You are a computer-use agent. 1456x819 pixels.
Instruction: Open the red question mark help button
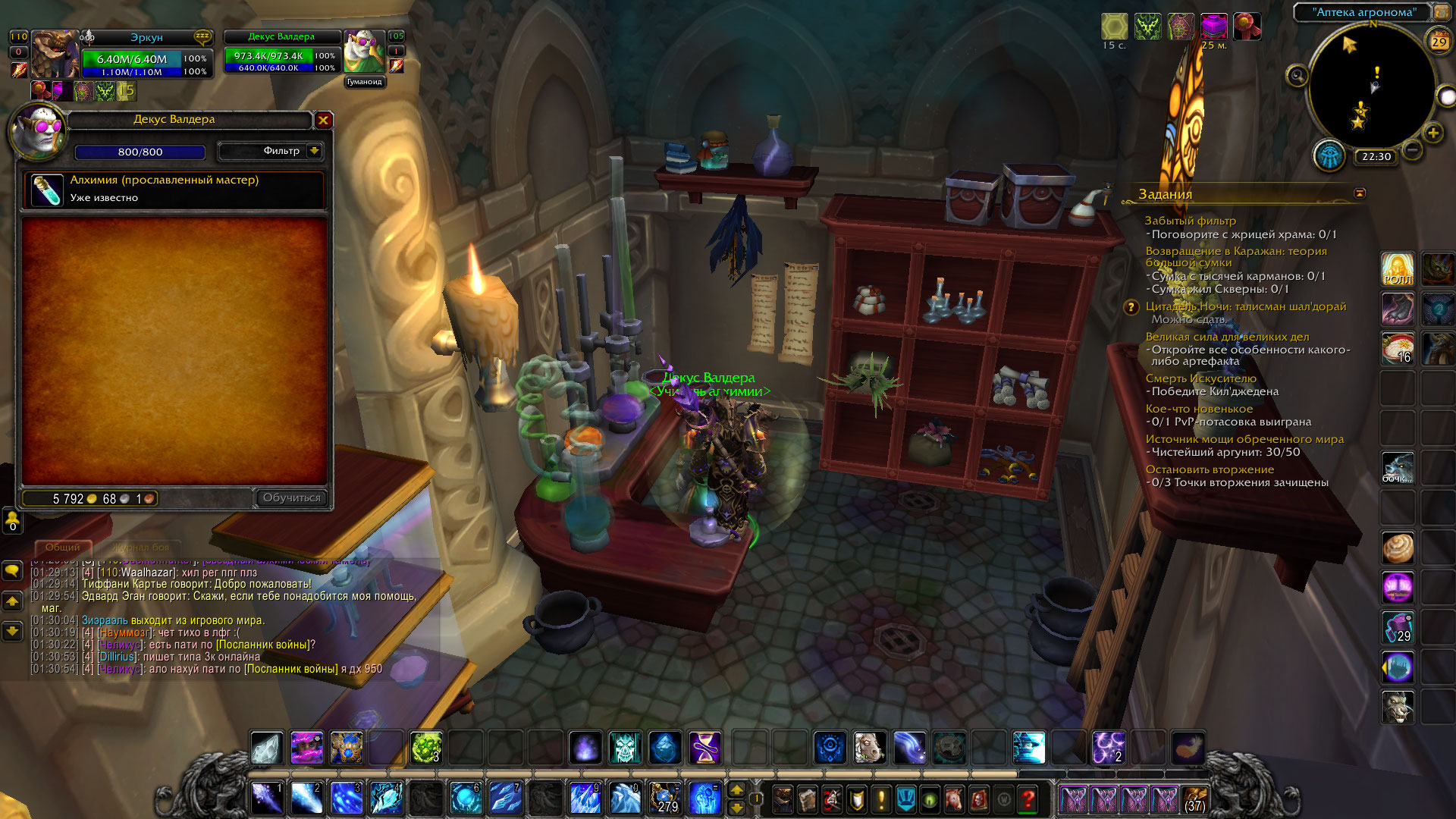pos(1028,799)
